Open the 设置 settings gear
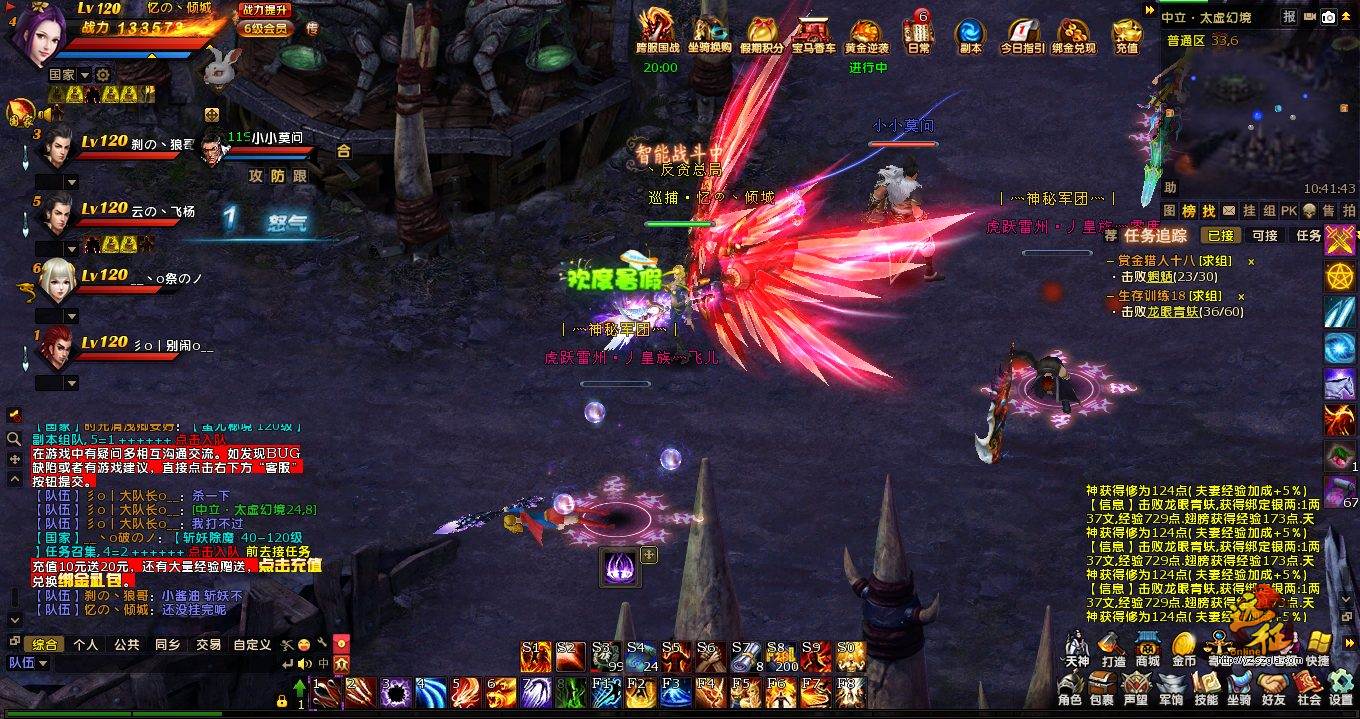 click(x=1341, y=688)
